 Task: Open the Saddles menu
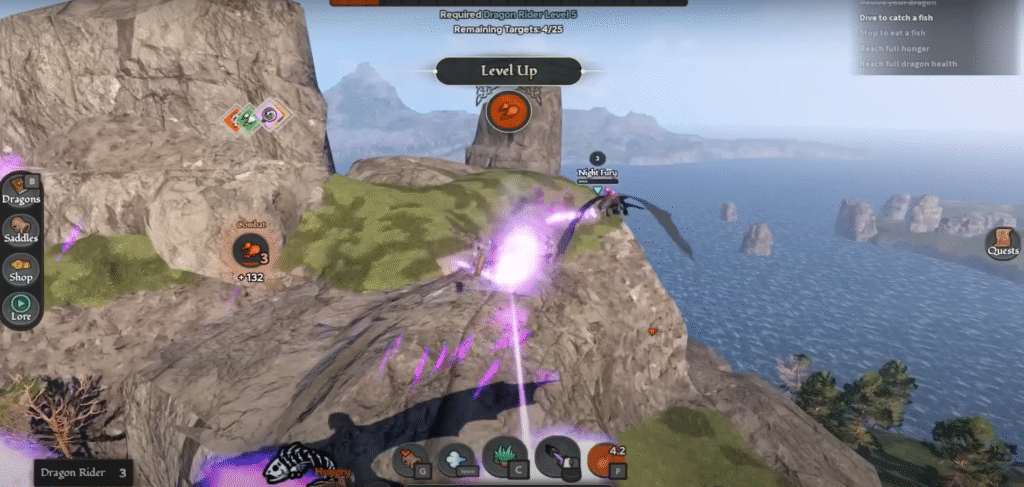click(21, 231)
